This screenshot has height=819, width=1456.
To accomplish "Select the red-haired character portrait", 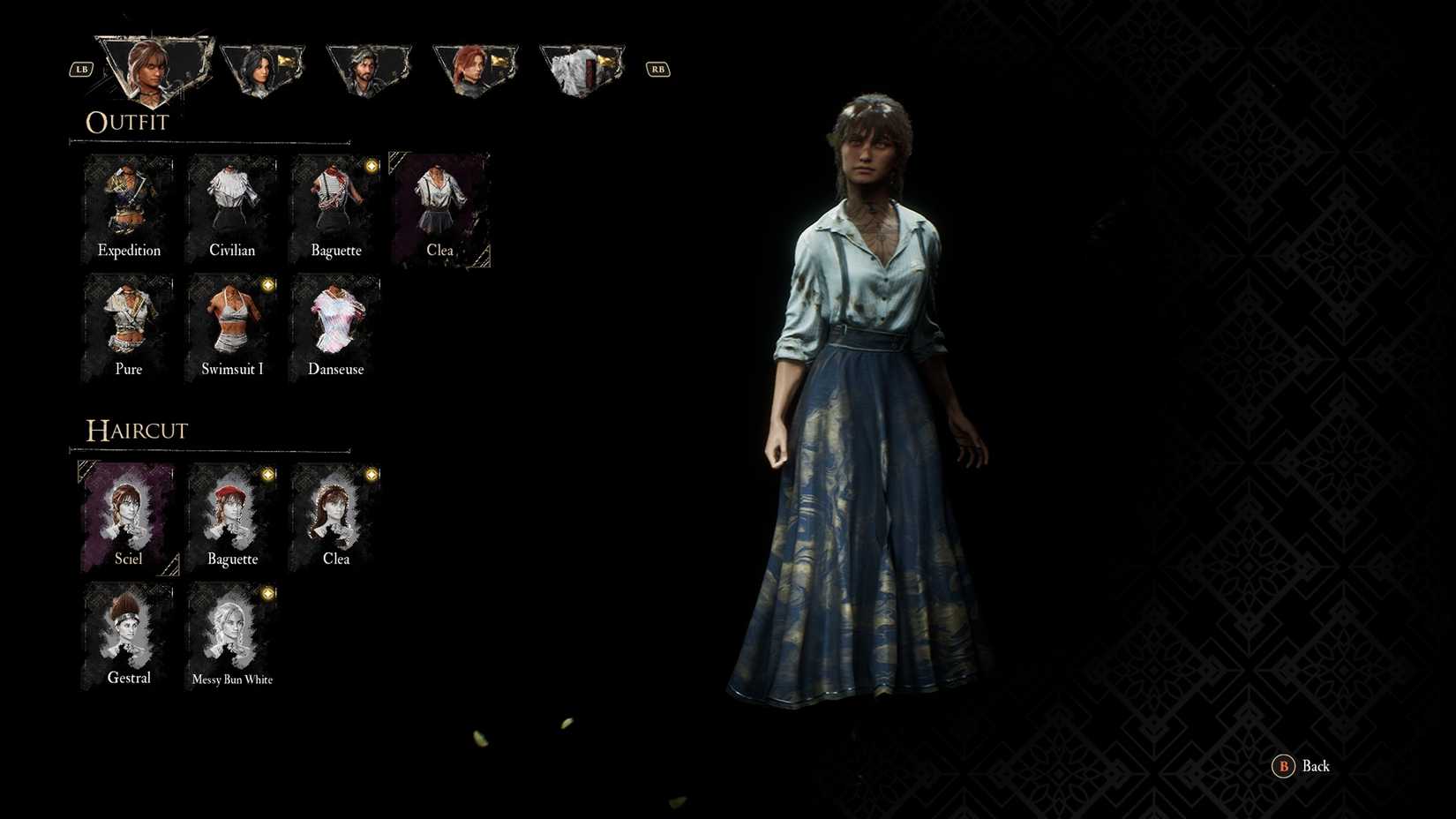I will 474,68.
